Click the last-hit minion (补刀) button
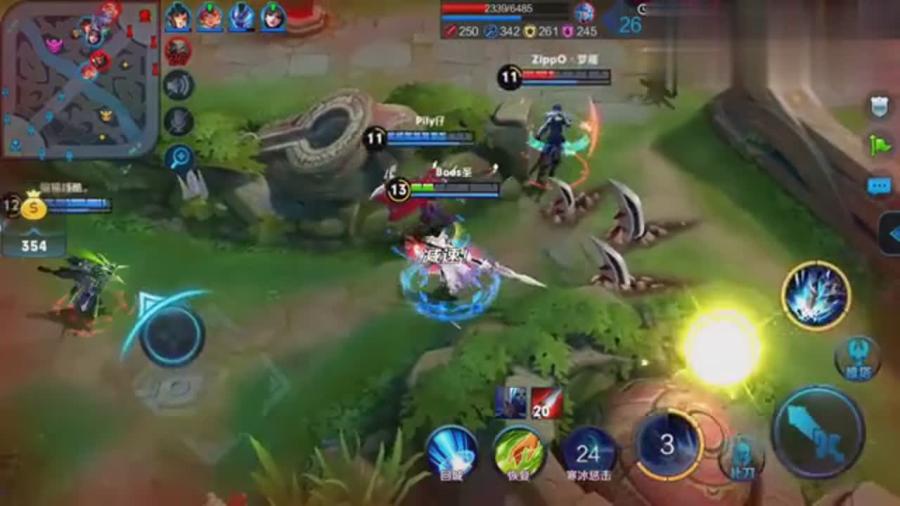 coord(741,457)
